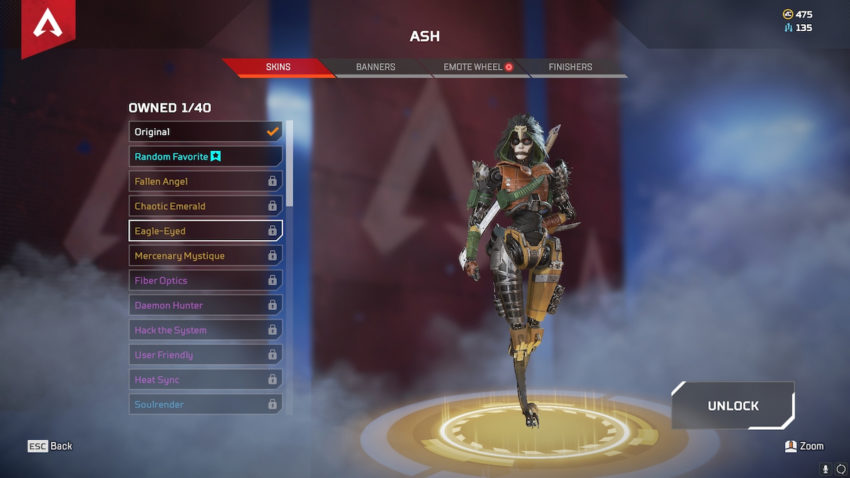Preview the Hack the System skin

point(205,330)
